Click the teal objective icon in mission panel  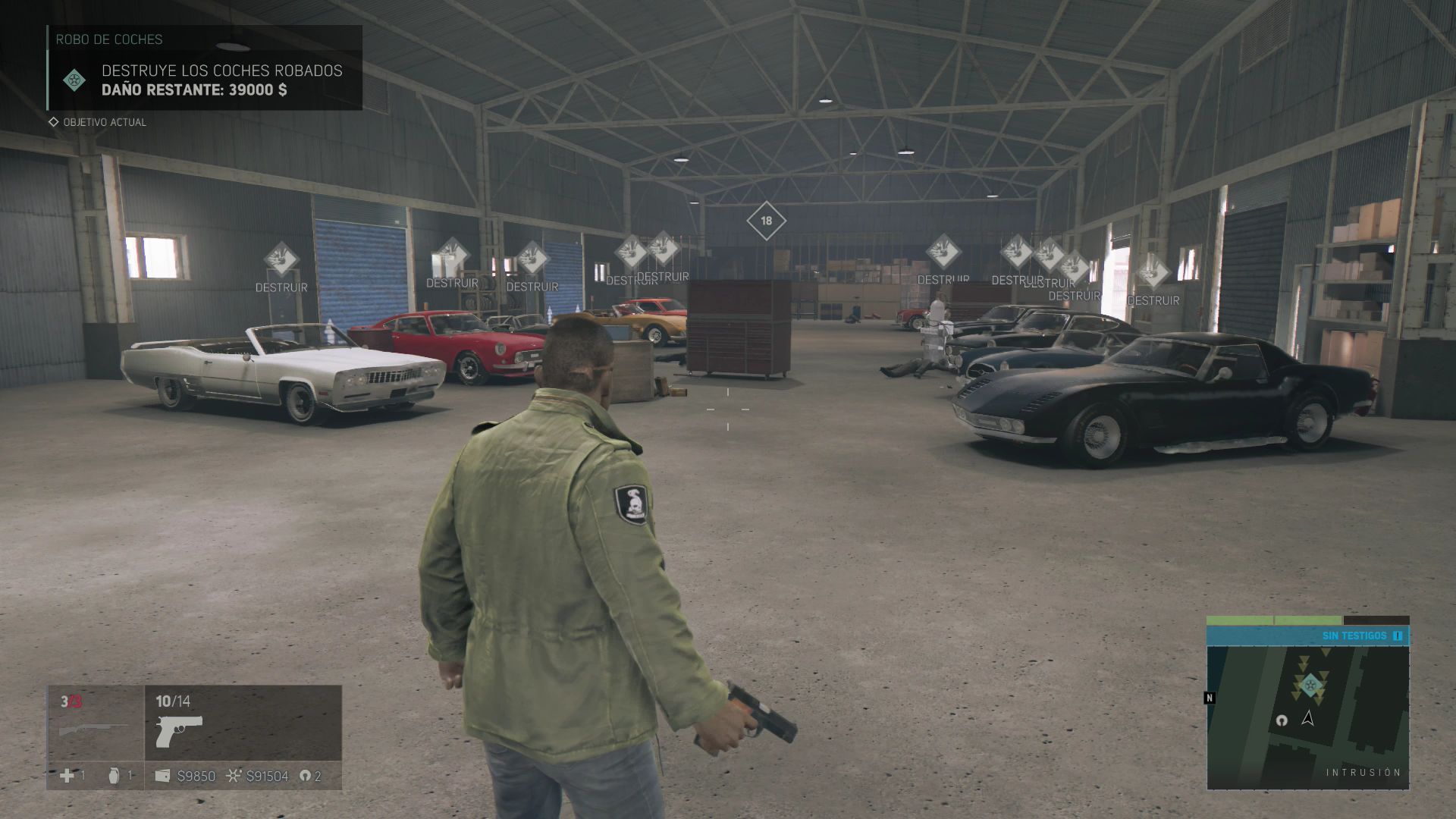point(74,80)
